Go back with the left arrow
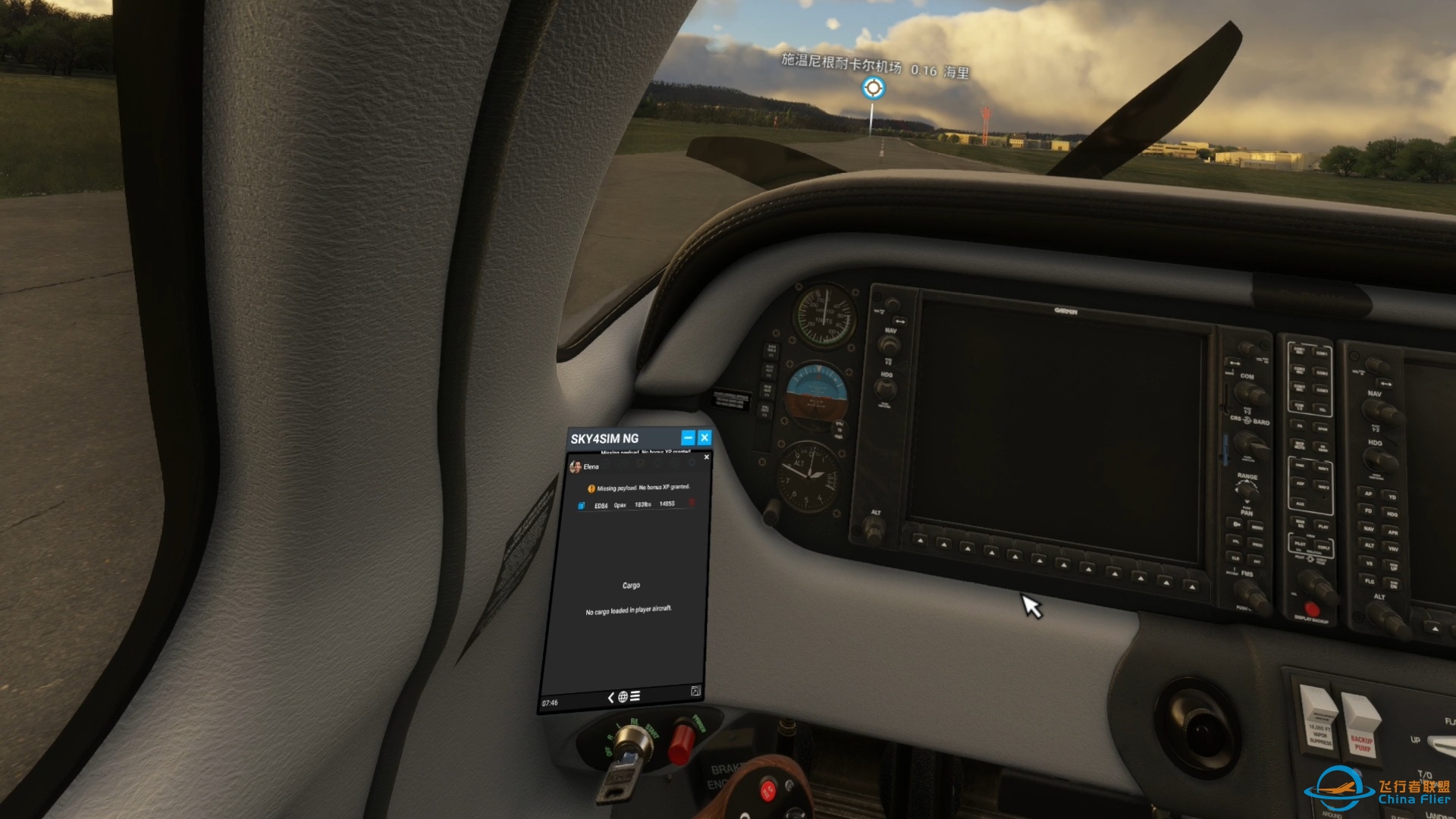 pyautogui.click(x=611, y=697)
